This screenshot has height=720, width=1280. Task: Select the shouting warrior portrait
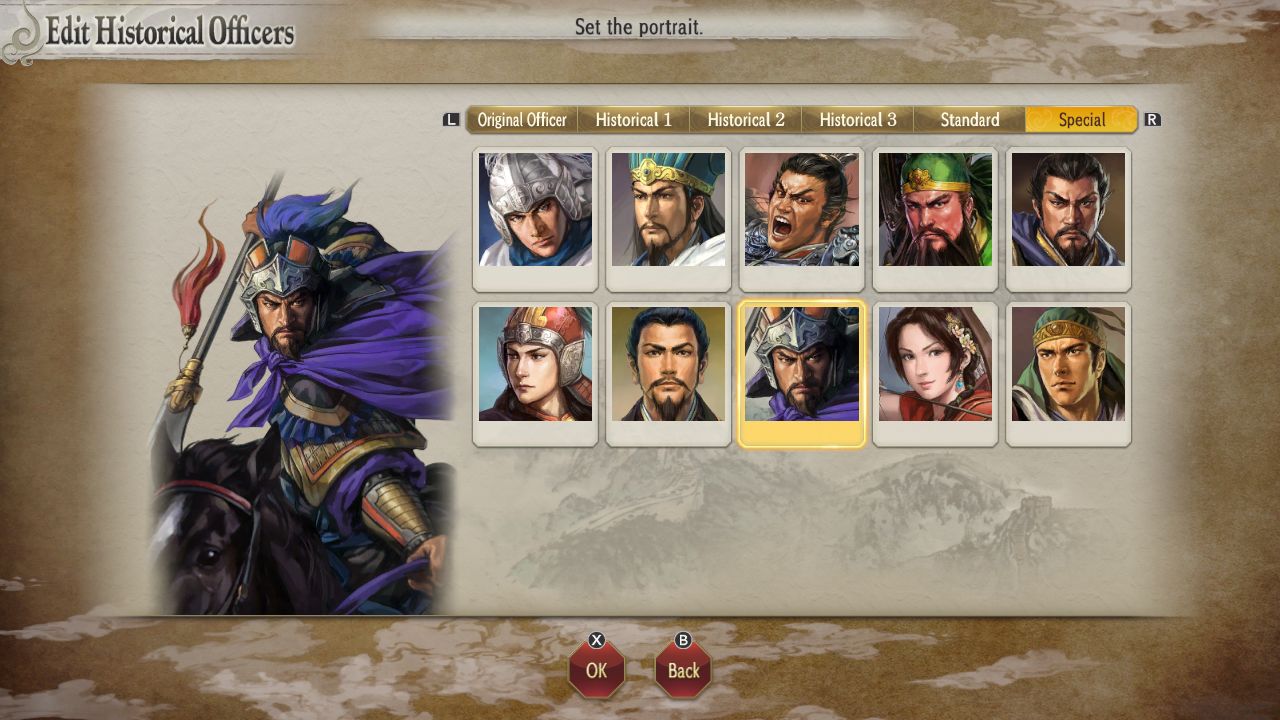pyautogui.click(x=801, y=211)
